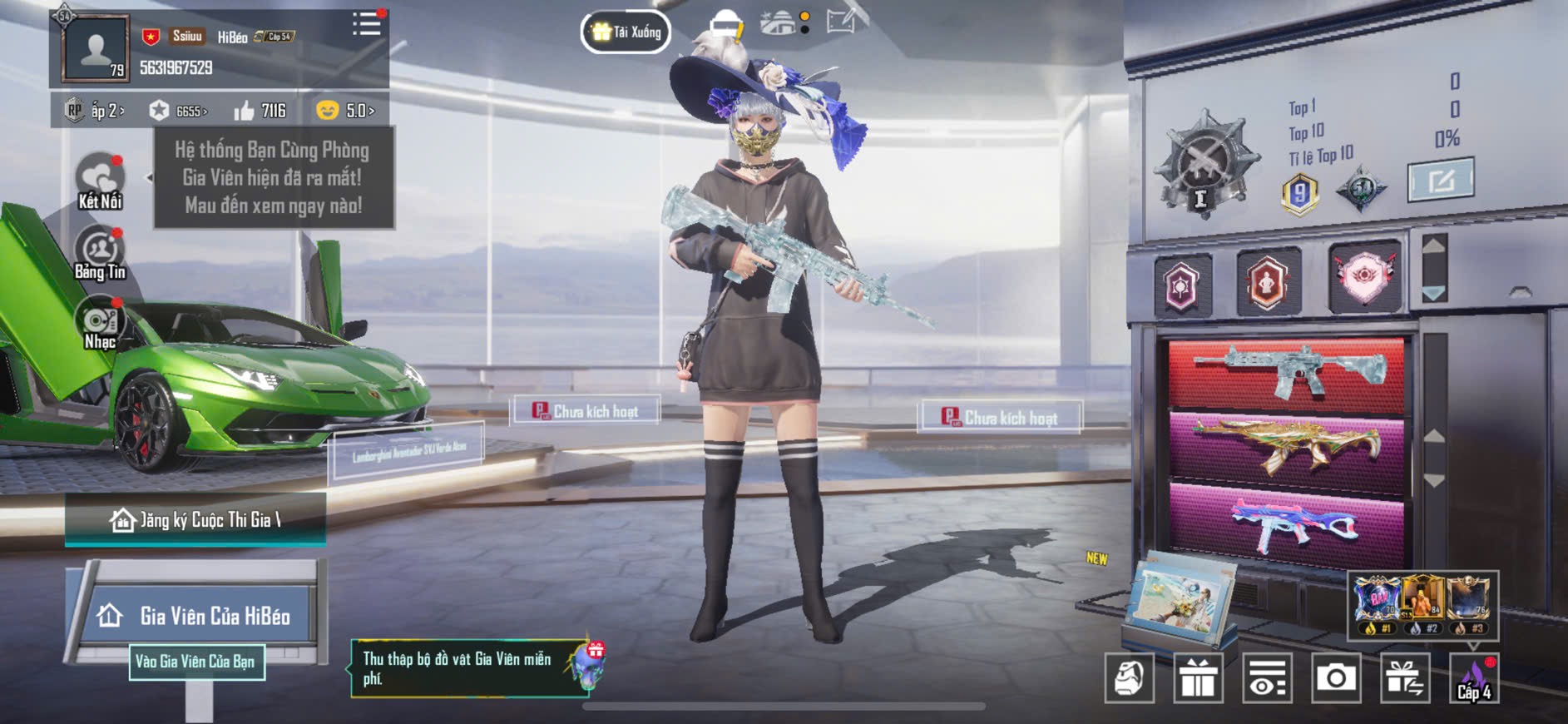Screen dimensions: 1568x724
Task: Open the Đăng ký Cuộc Thi Gia Viên banner
Action: (x=195, y=520)
